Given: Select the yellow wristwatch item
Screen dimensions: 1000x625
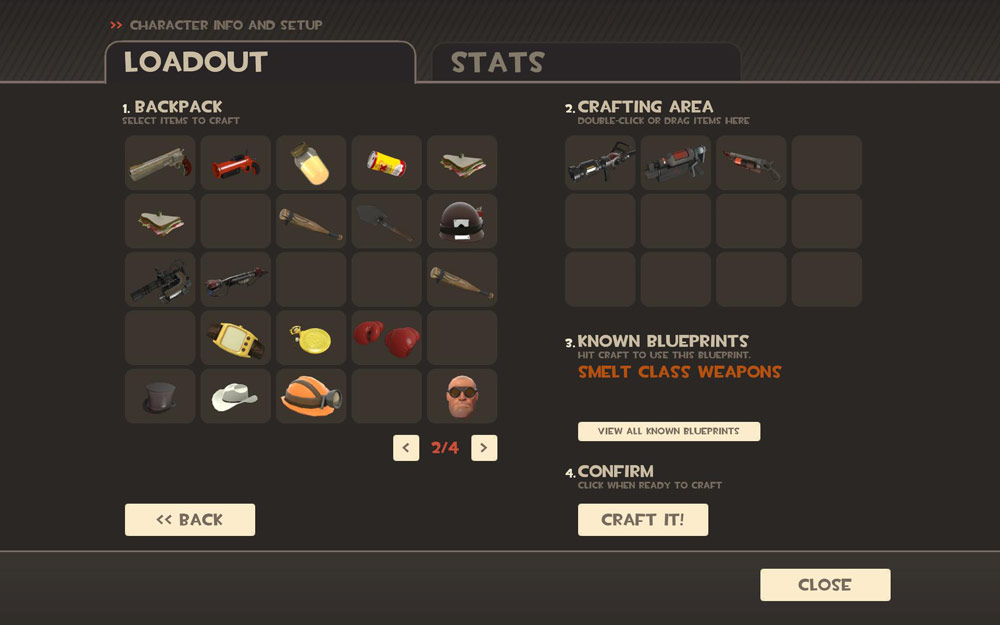Looking at the screenshot, I should tap(236, 338).
